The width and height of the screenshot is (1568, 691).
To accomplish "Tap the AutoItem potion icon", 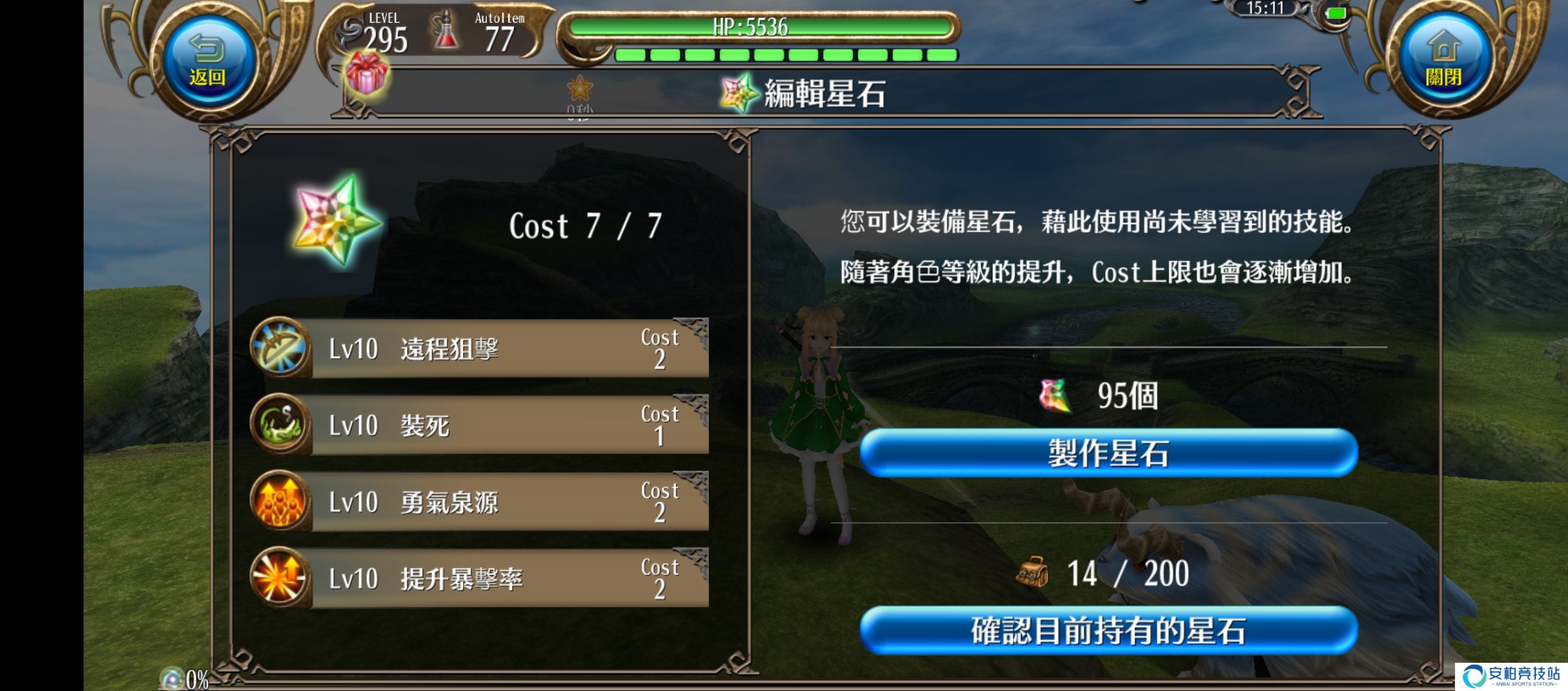I will pos(446,30).
